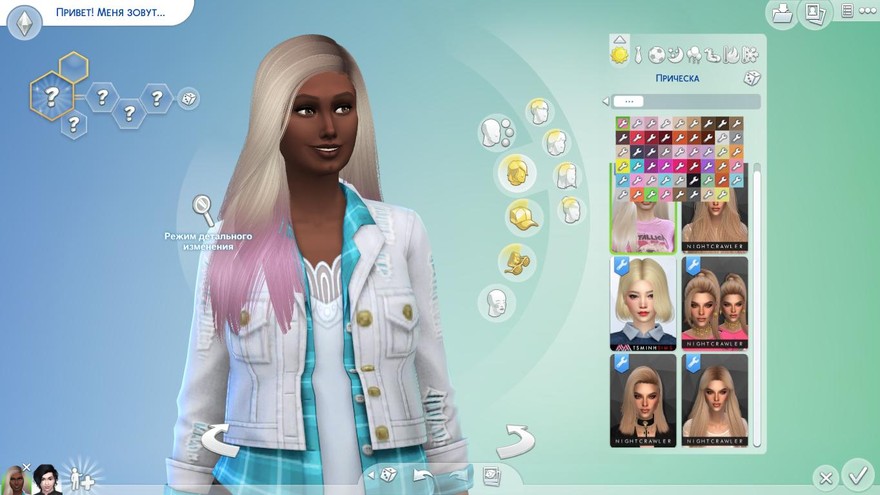Open the plumbob Sim details button
The image size is (880, 495).
[x=24, y=22]
